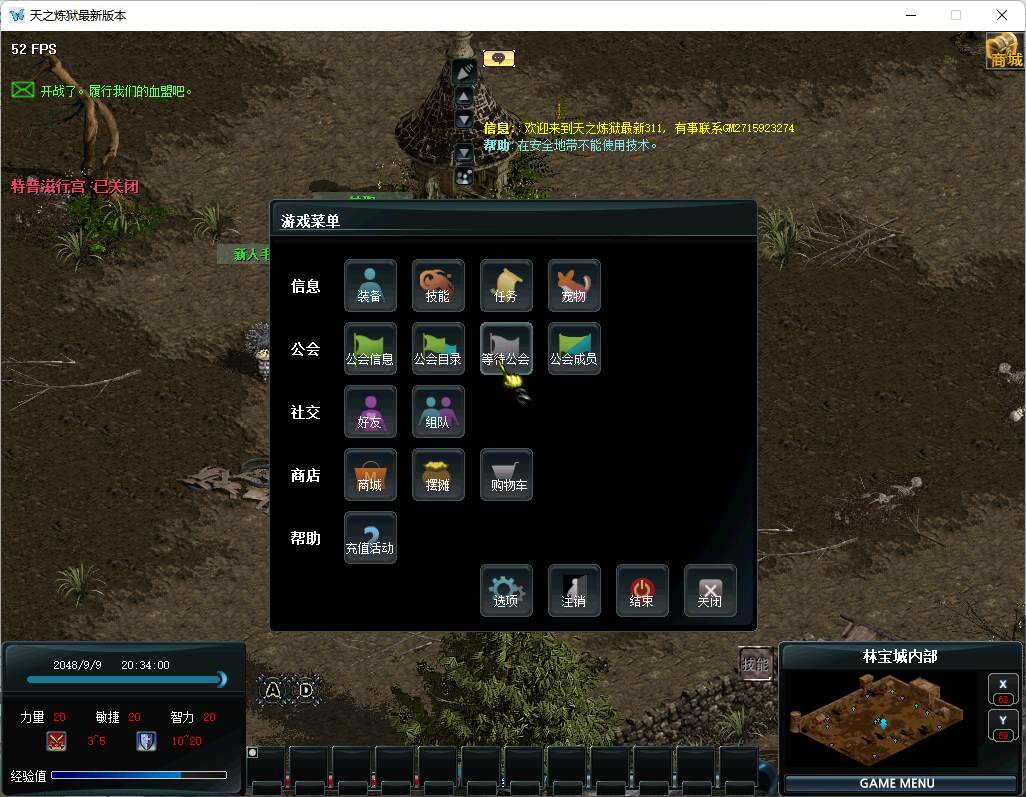This screenshot has width=1026, height=797.
Task: Click 结束 to quit the game
Action: click(x=642, y=591)
